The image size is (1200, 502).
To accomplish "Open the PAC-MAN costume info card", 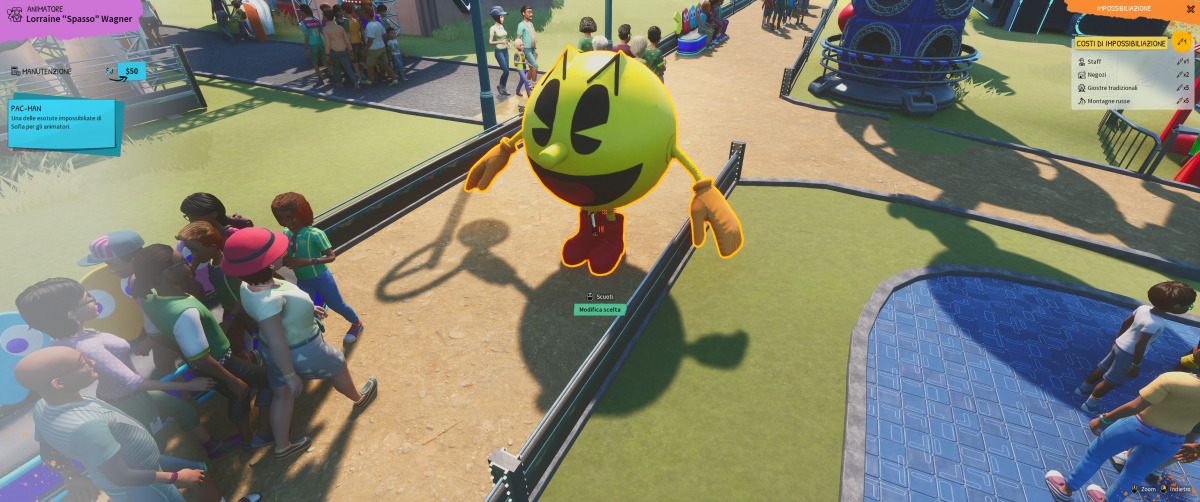I will [x=62, y=121].
